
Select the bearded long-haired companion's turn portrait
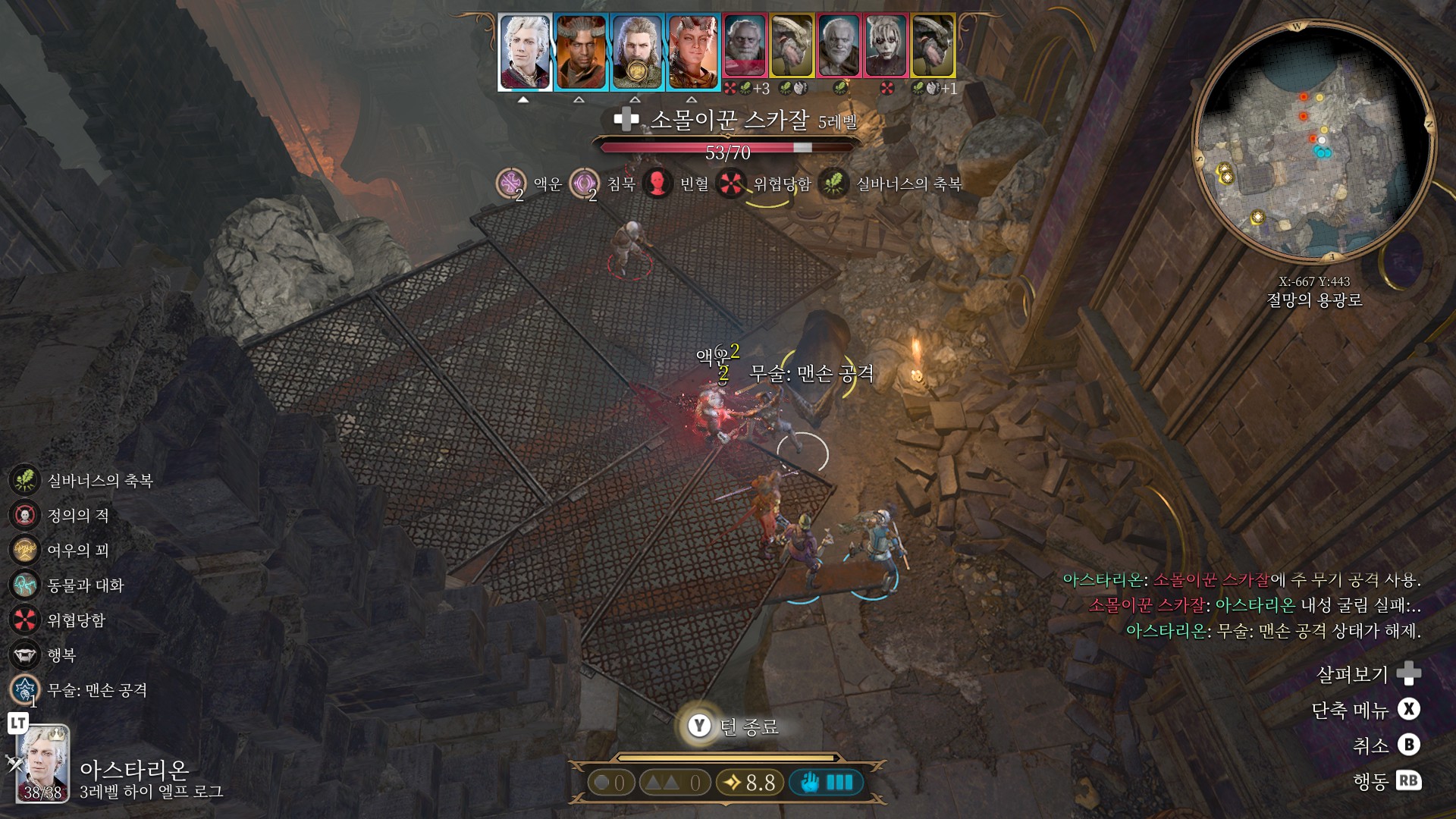click(x=637, y=52)
